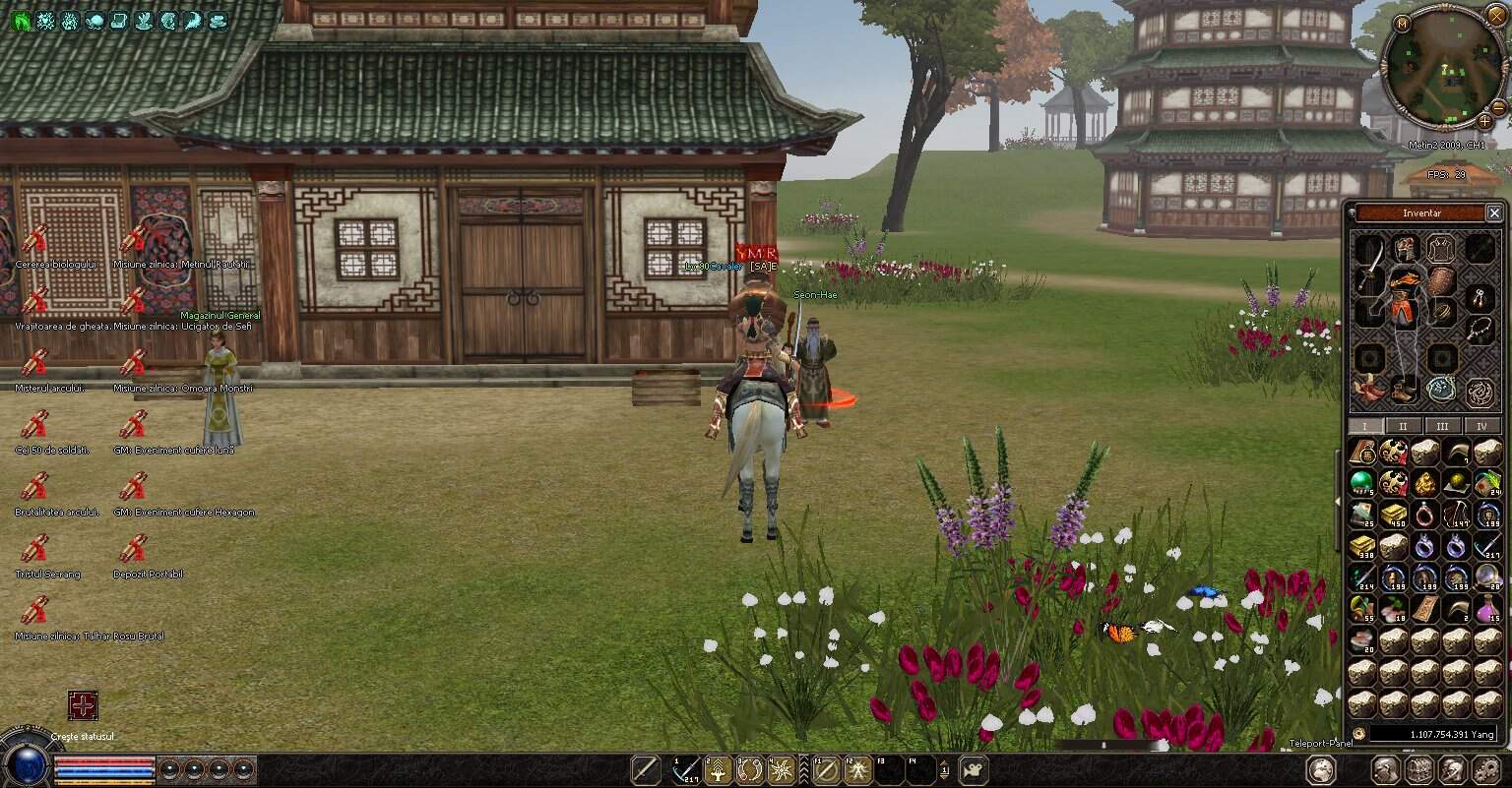Click the Creste statusul red plus button
Screen dimensions: 1512x788
83,705
